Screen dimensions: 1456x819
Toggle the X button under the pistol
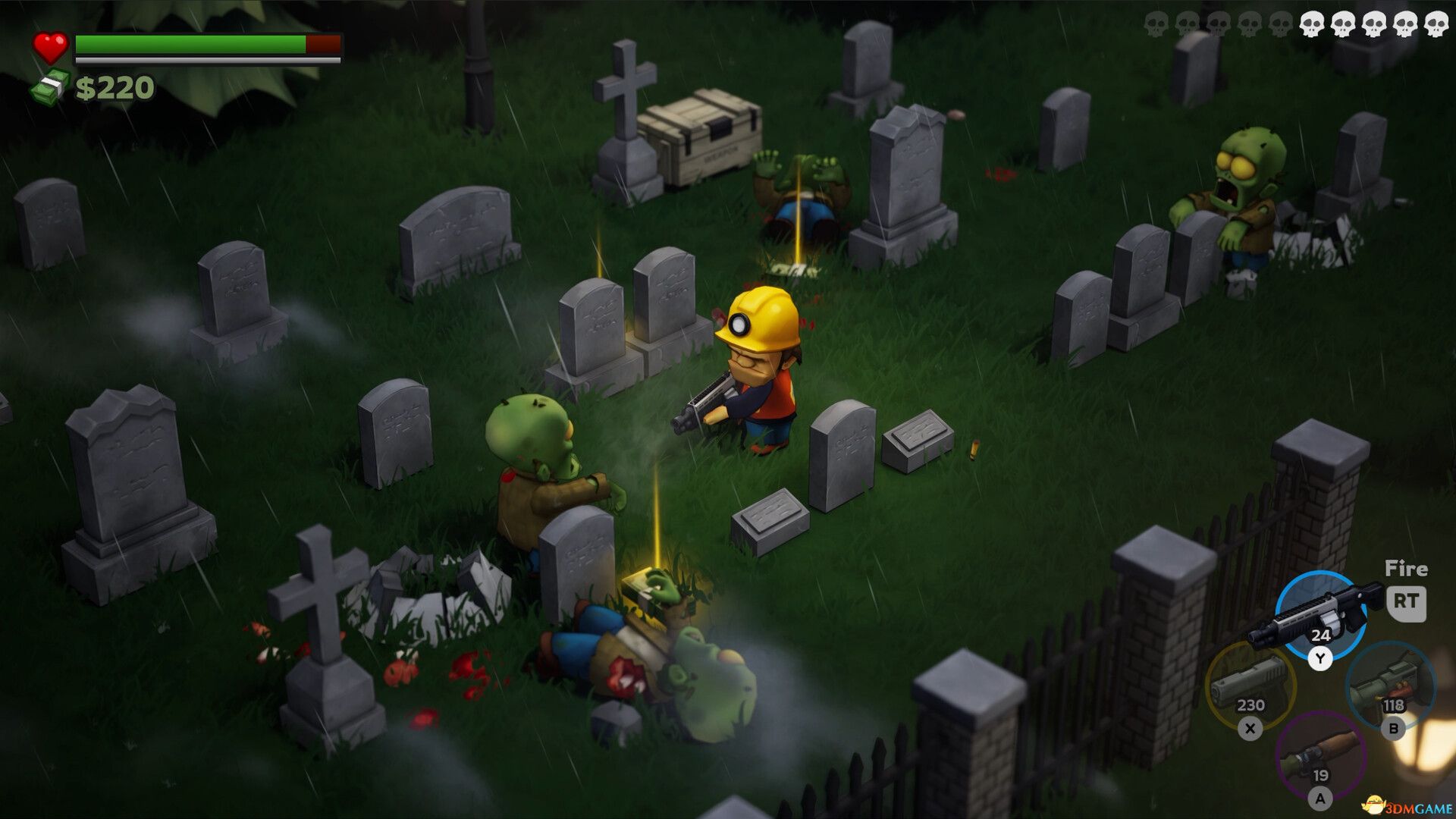pos(1250,728)
